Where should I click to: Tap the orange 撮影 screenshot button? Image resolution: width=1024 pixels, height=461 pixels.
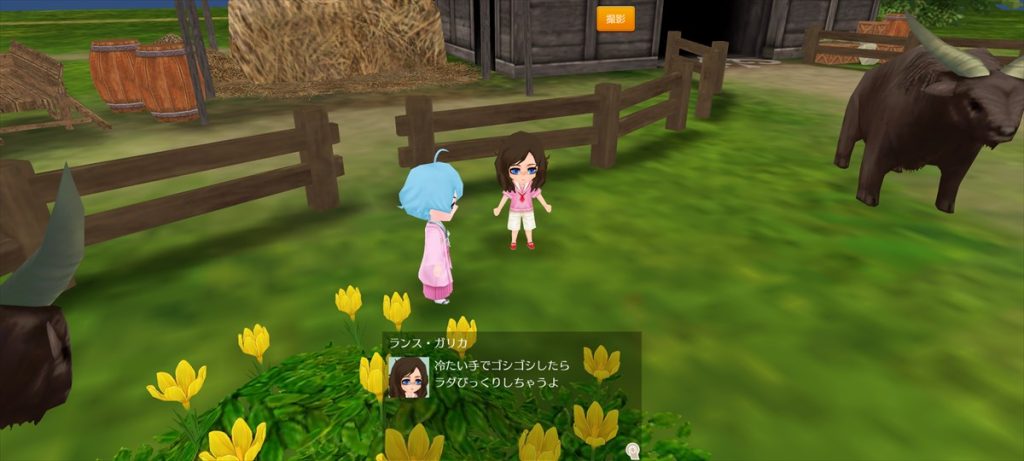[x=615, y=19]
